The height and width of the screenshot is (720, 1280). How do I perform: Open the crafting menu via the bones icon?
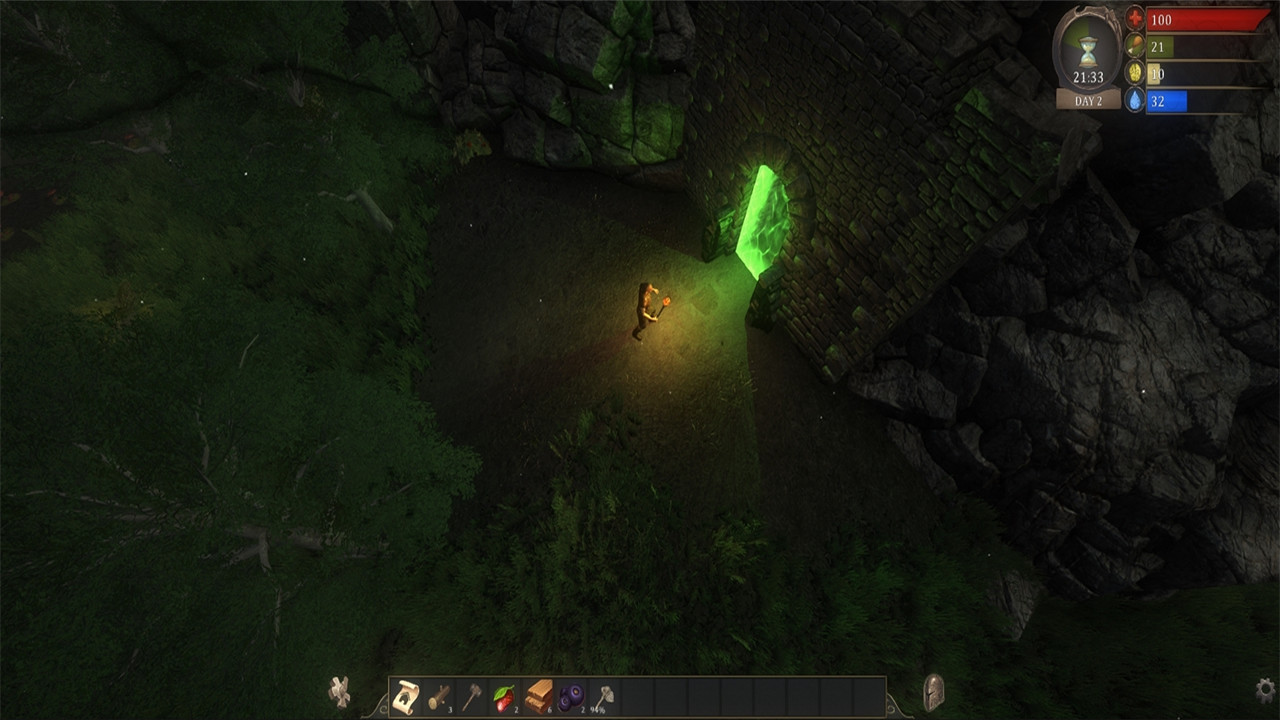click(x=340, y=690)
